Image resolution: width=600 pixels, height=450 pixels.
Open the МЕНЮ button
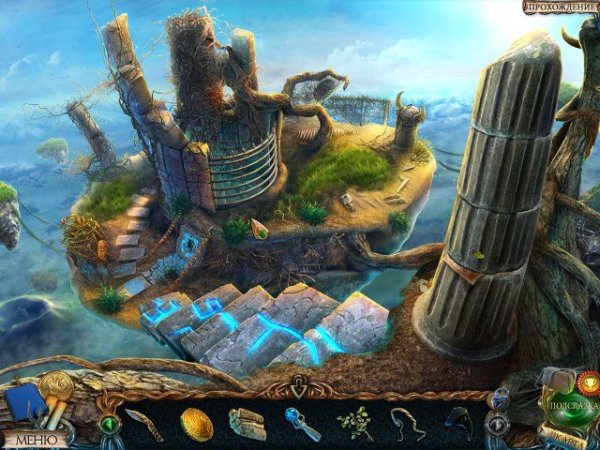(x=37, y=438)
